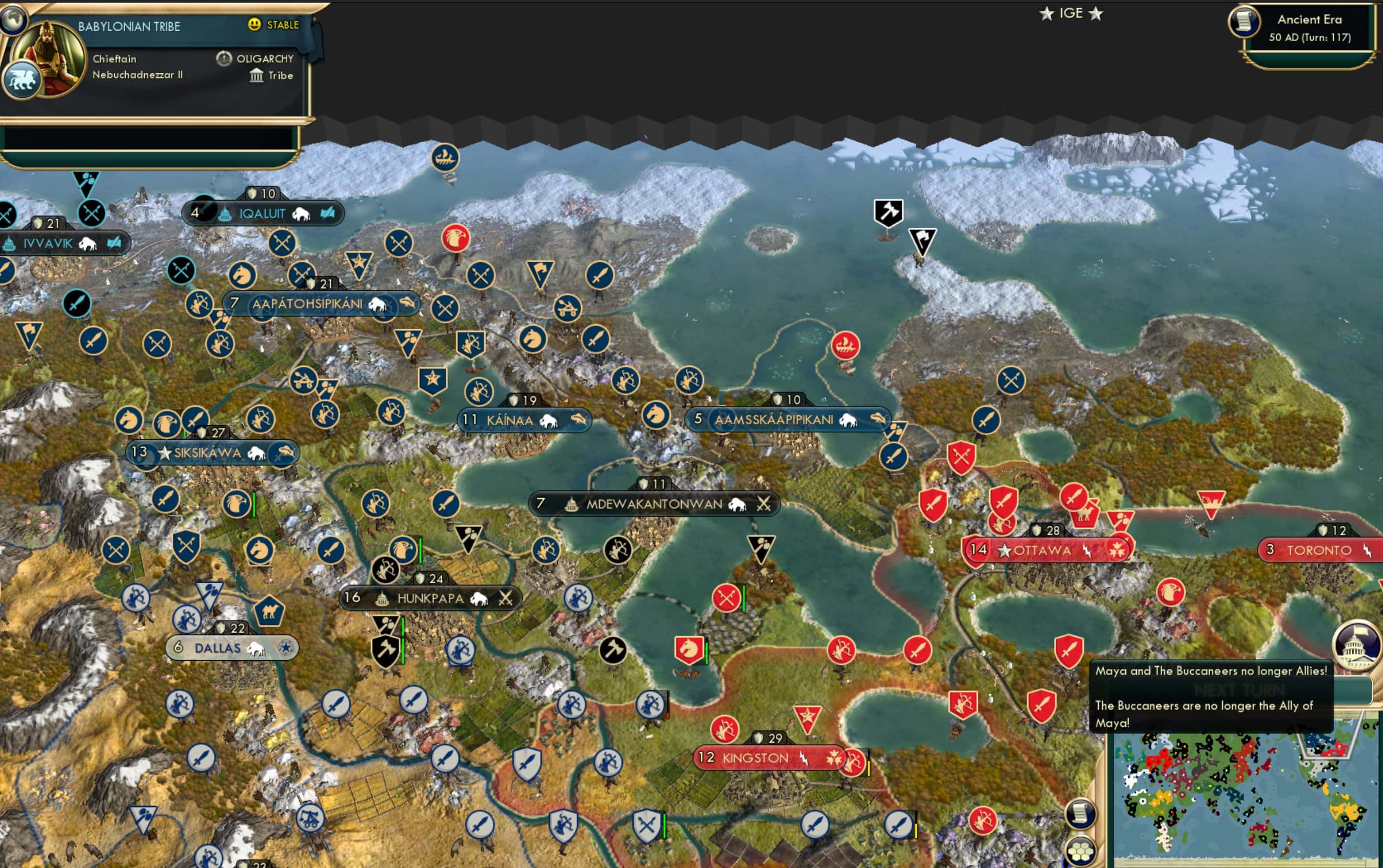The height and width of the screenshot is (868, 1383).
Task: Select the Tribe government type entry
Action: click(x=271, y=75)
